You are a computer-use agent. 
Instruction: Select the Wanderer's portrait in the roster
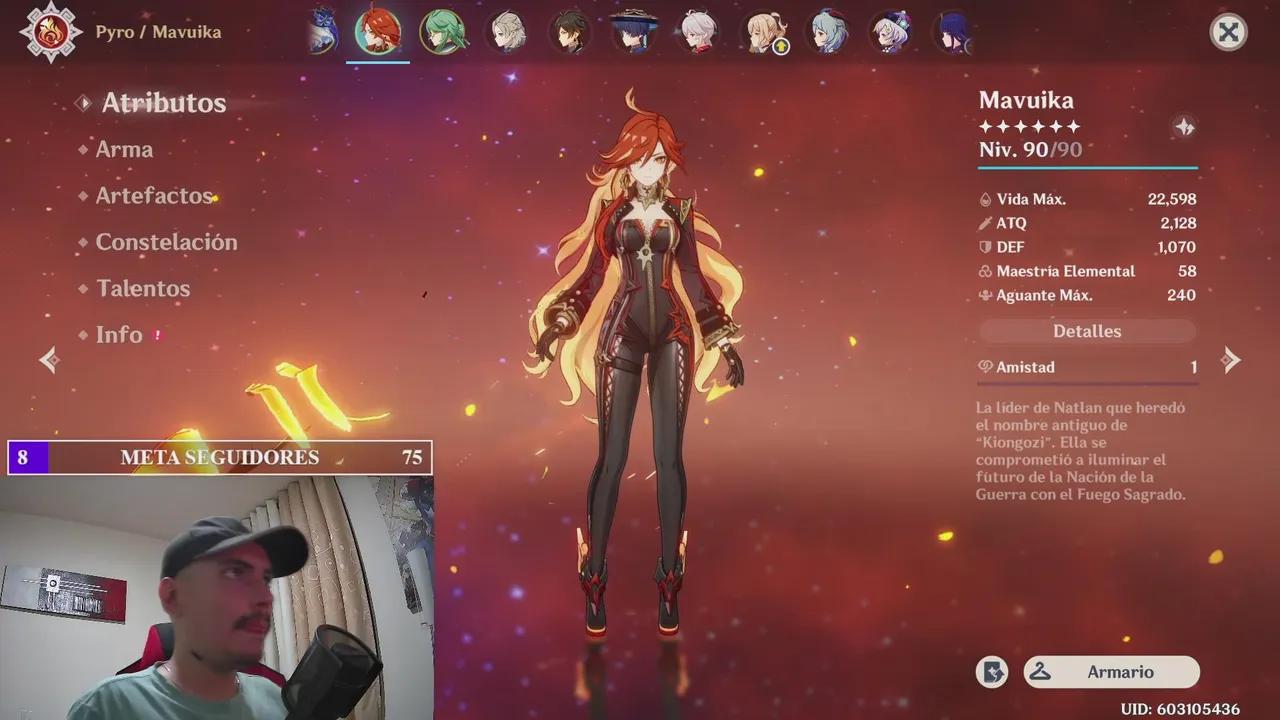(x=635, y=32)
